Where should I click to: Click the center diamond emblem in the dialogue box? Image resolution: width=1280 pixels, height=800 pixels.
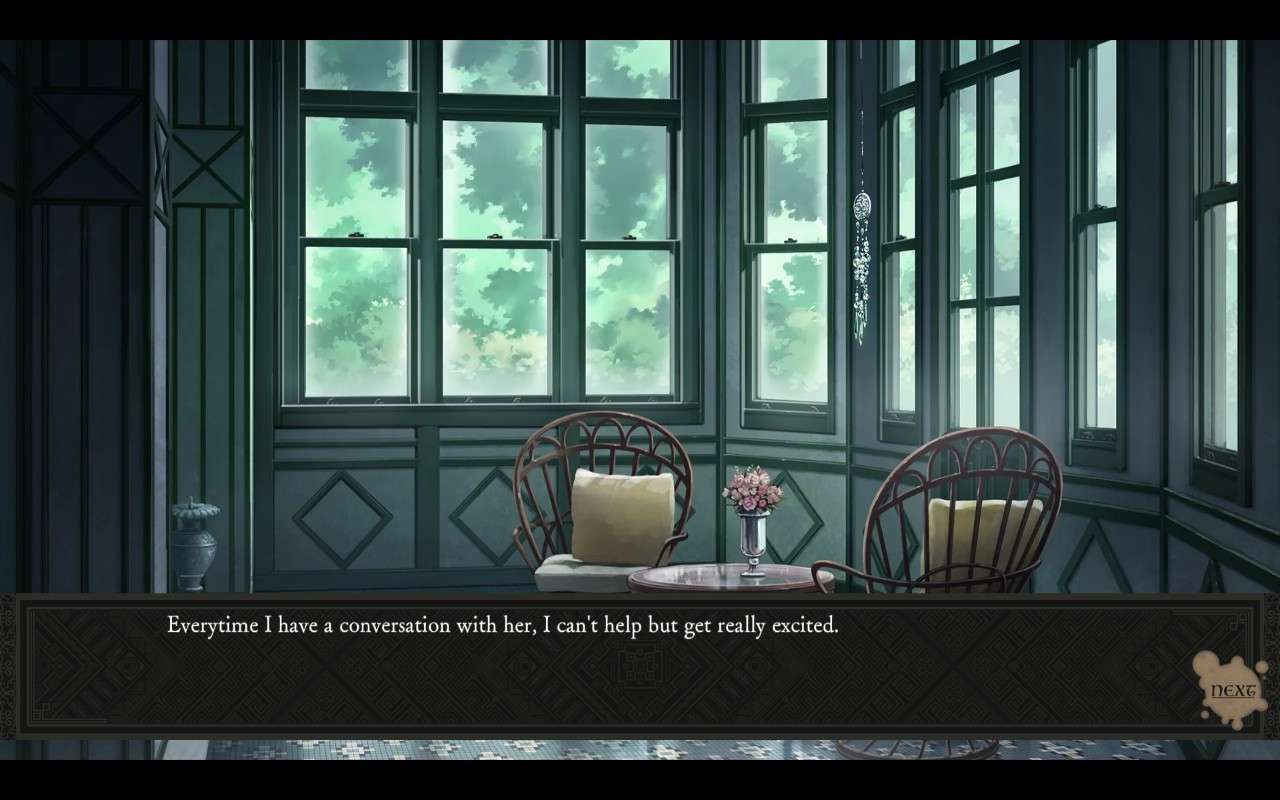click(x=641, y=666)
